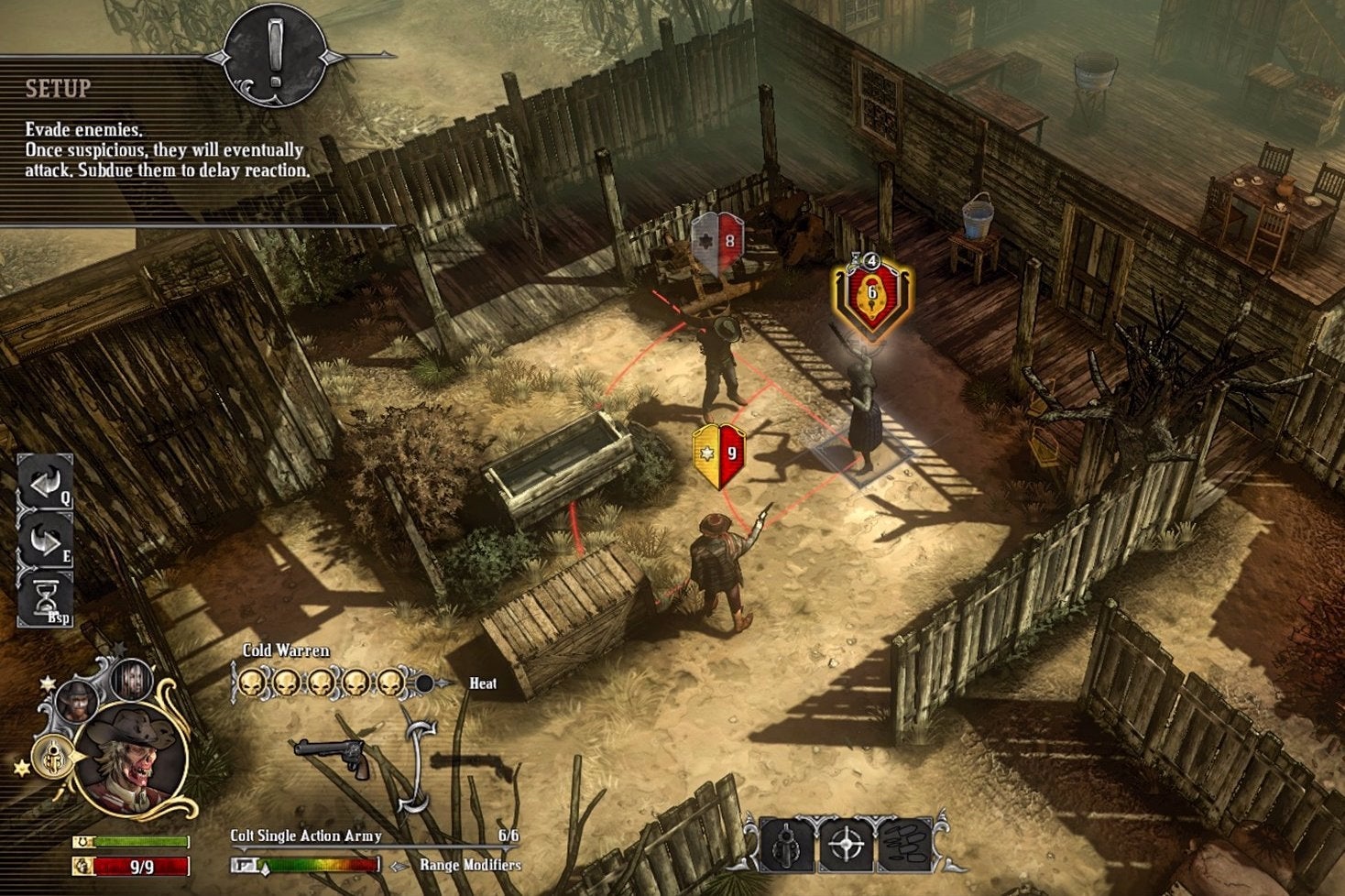Select the footprints movement action
This screenshot has height=896, width=1345.
[904, 845]
